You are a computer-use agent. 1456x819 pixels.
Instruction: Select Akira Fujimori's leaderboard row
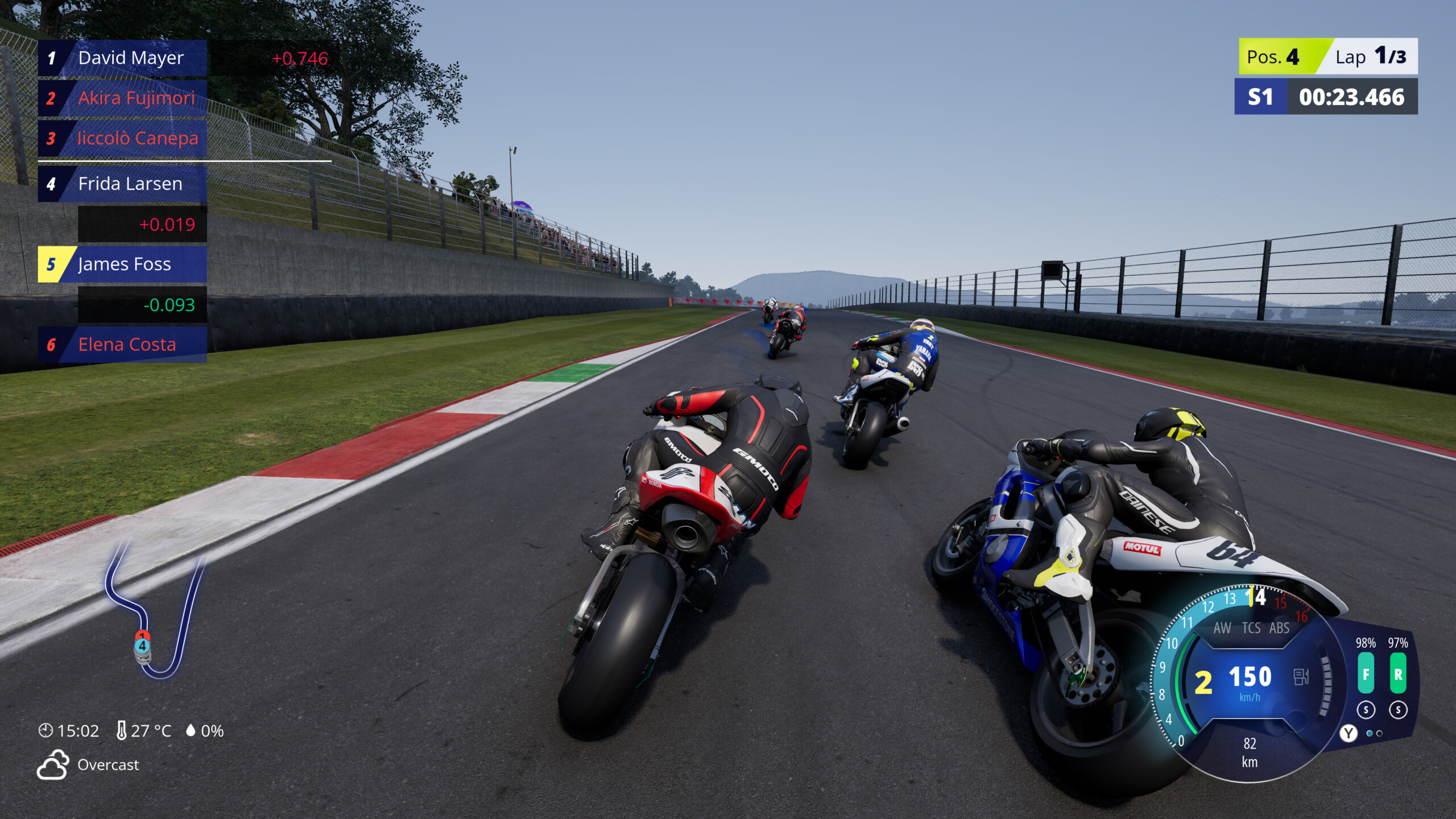(x=123, y=98)
